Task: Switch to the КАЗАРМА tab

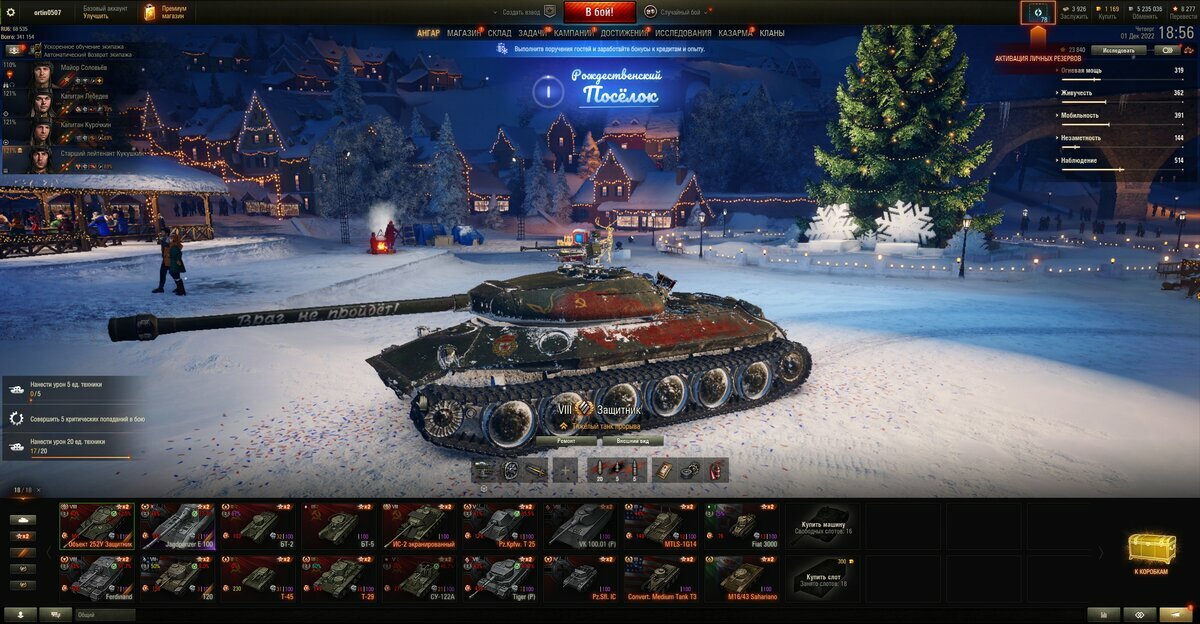Action: 736,33
